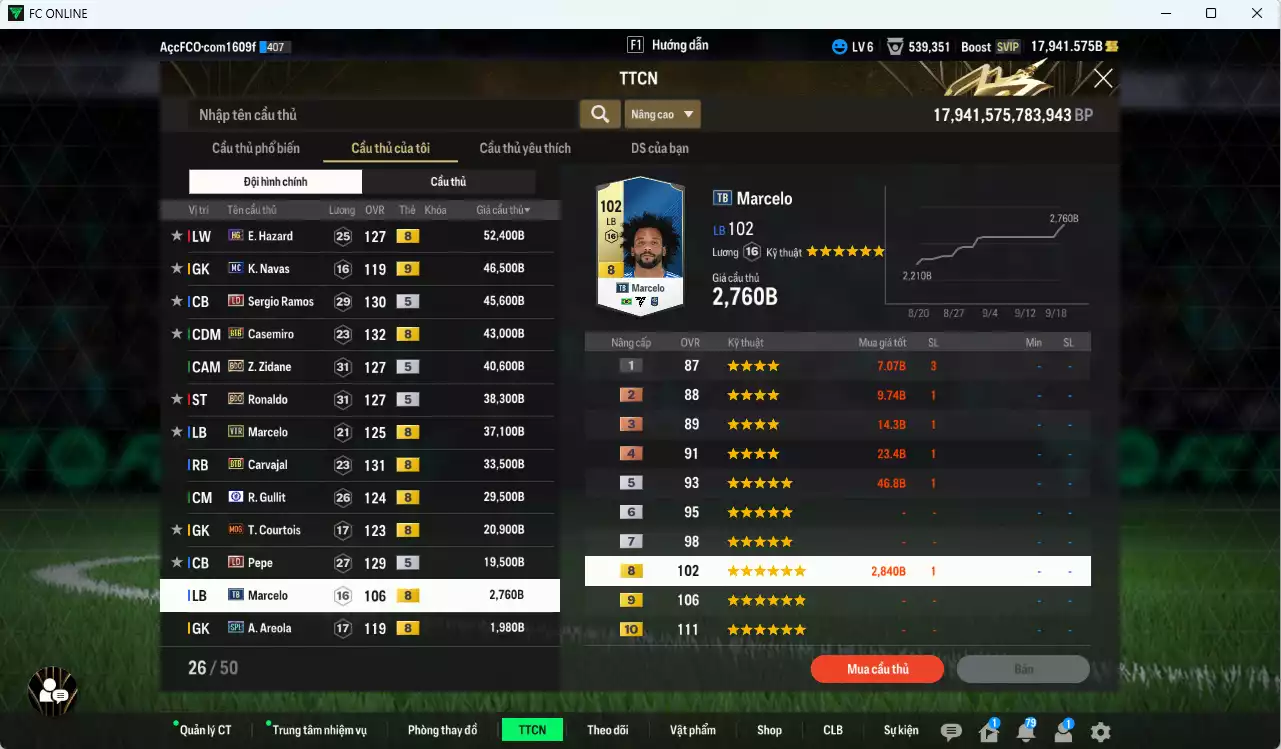
Task: Switch to Cầu thủ phổ biến tab
Action: point(255,148)
